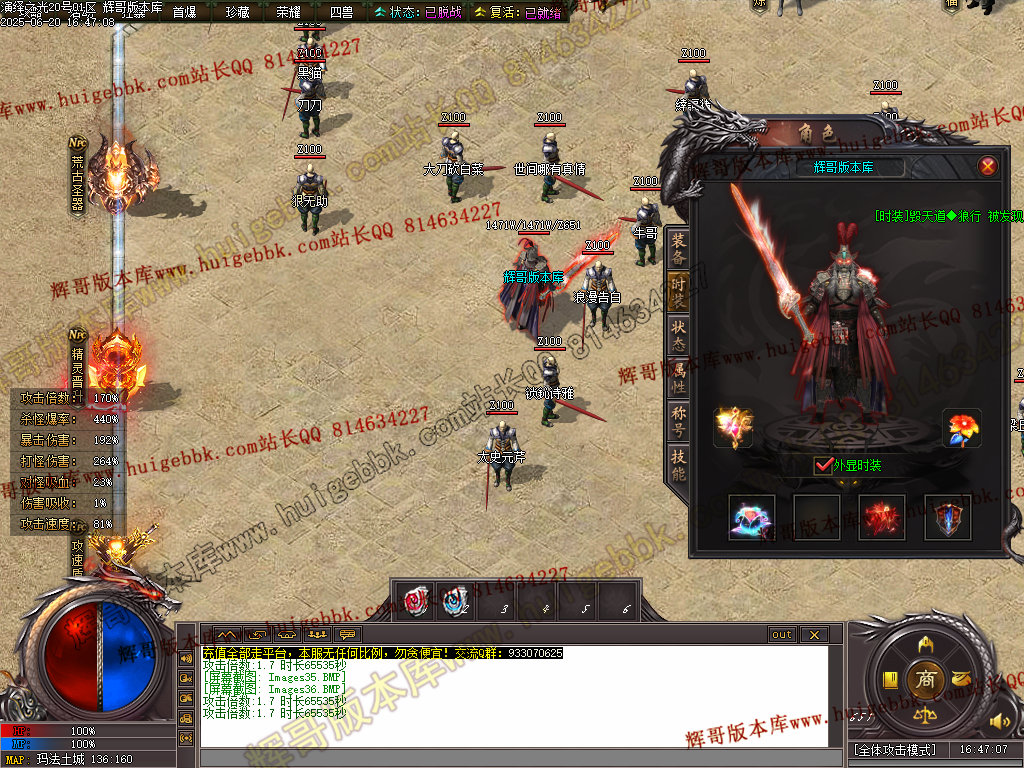
Task: Use the red potion in hotbar slot 1
Action: point(414,600)
